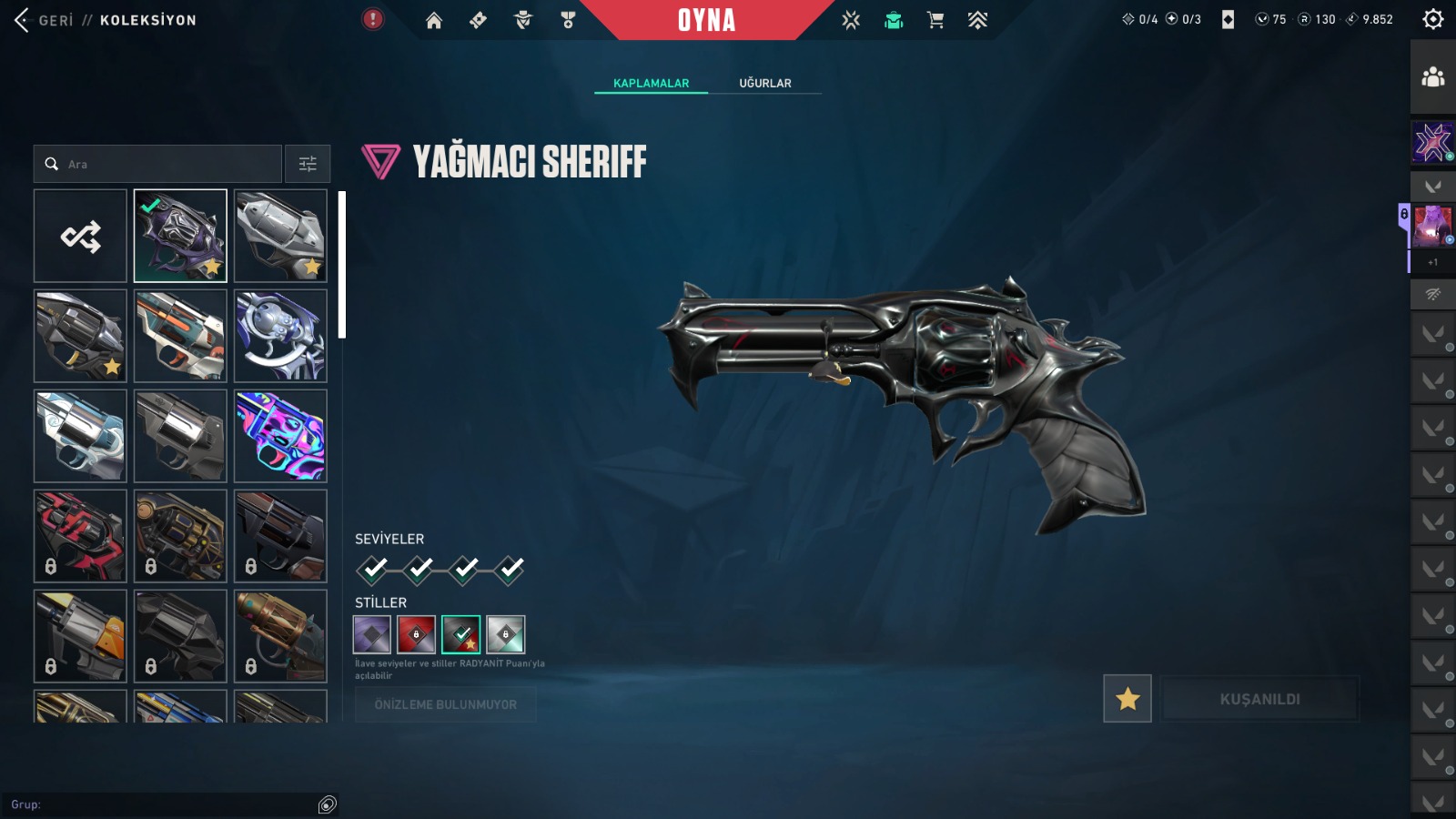This screenshot has height=819, width=1456.
Task: Go back with the Geri arrow
Action: [x=23, y=20]
